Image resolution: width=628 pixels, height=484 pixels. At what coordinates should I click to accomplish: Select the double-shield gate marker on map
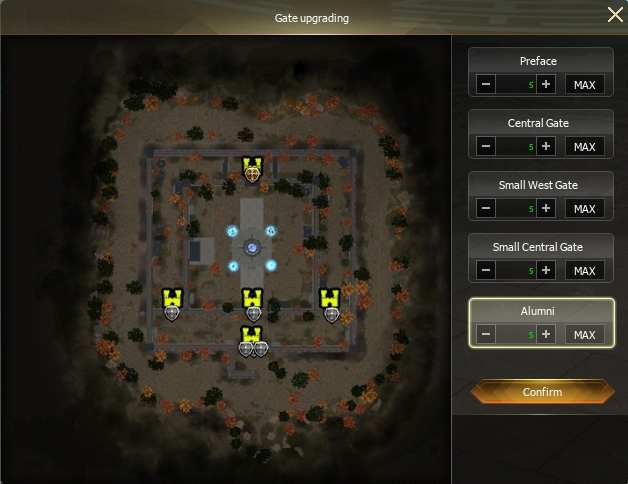[x=252, y=347]
